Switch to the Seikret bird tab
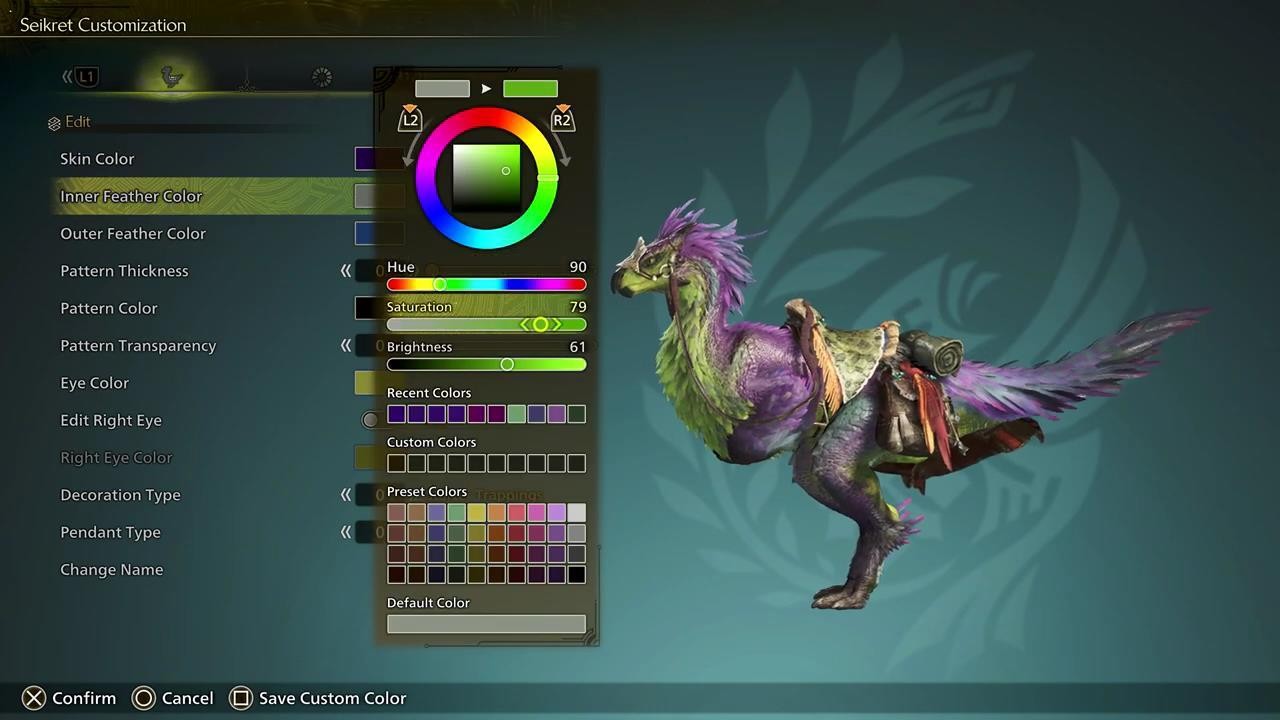1280x720 pixels. point(173,77)
